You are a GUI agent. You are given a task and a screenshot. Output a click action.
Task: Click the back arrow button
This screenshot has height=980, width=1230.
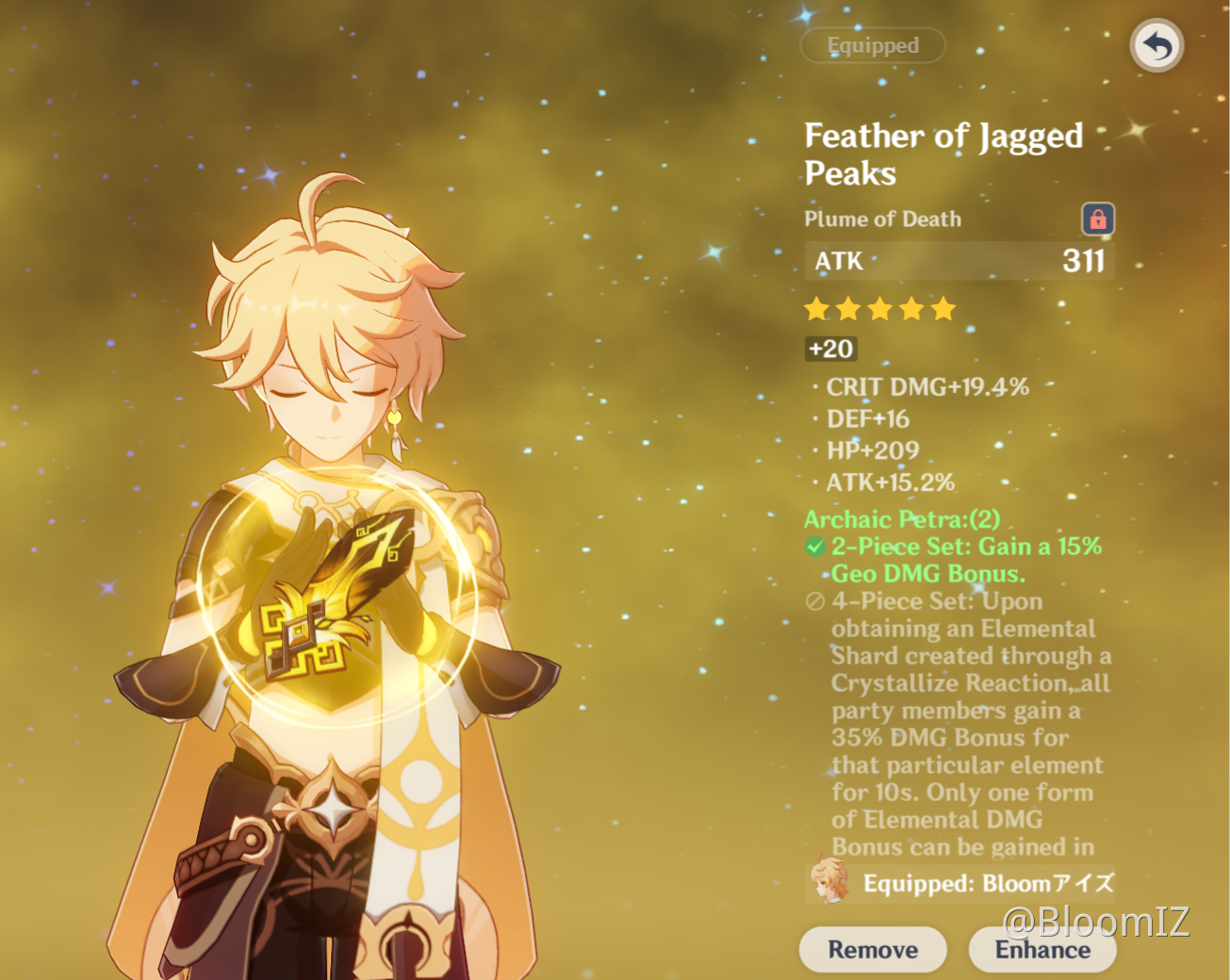tap(1156, 45)
